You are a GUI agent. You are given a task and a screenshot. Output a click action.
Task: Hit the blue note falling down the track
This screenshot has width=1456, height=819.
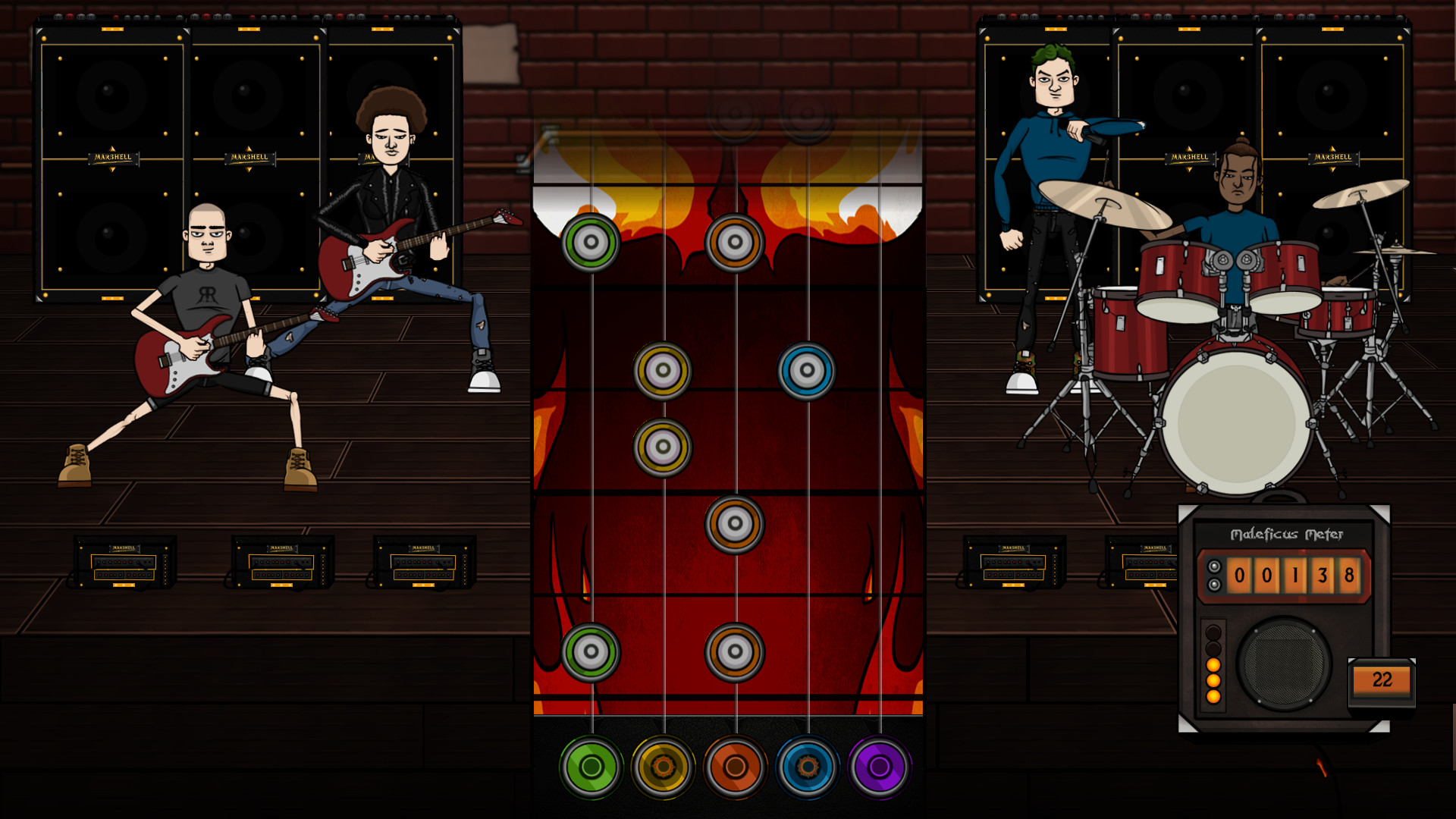(807, 372)
